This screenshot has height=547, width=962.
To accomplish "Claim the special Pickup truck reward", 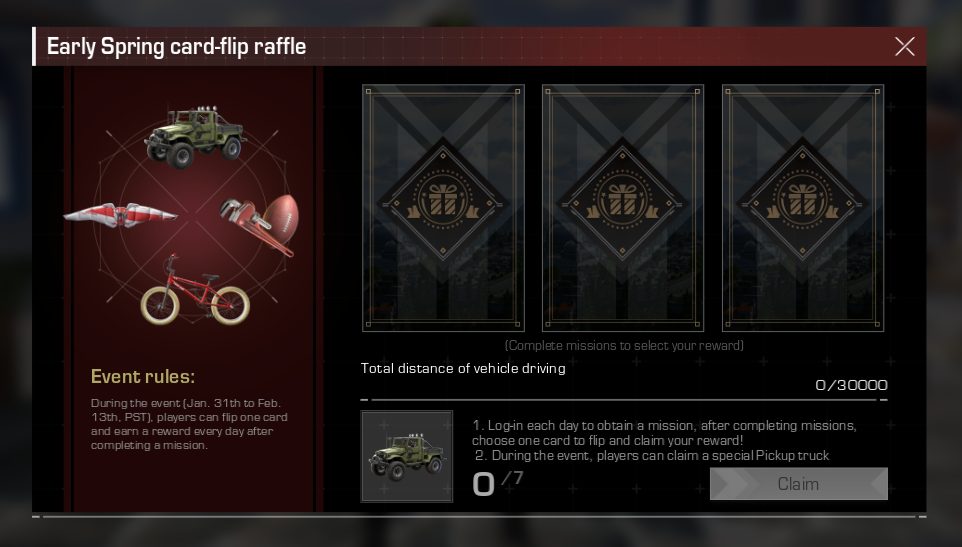I will pos(798,484).
